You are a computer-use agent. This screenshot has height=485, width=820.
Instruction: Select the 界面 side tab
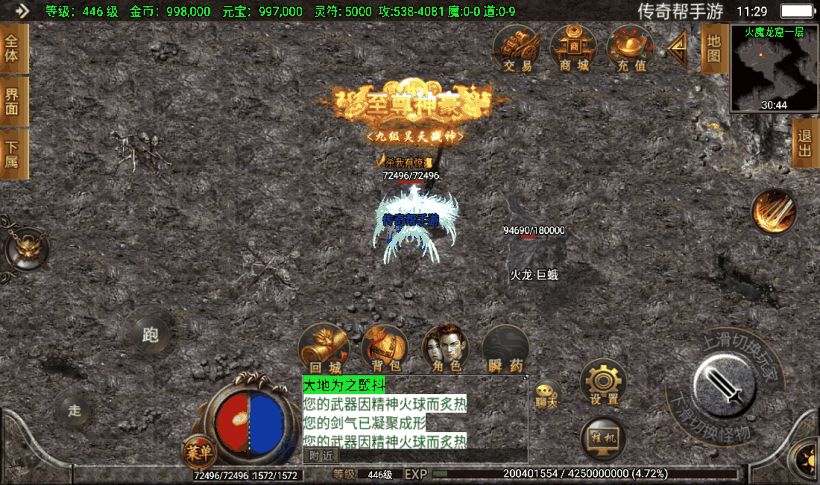pyautogui.click(x=12, y=102)
